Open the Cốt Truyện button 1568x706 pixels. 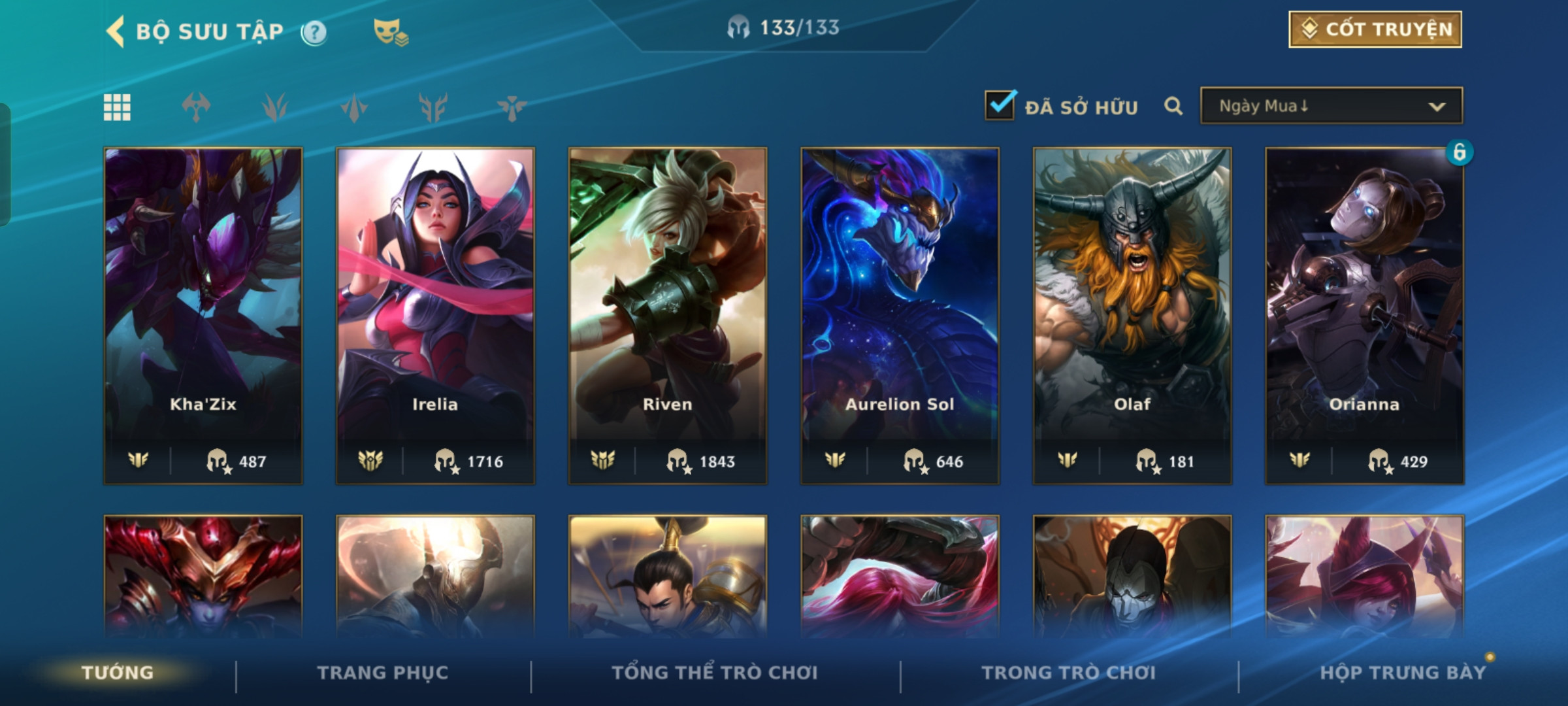pyautogui.click(x=1375, y=29)
